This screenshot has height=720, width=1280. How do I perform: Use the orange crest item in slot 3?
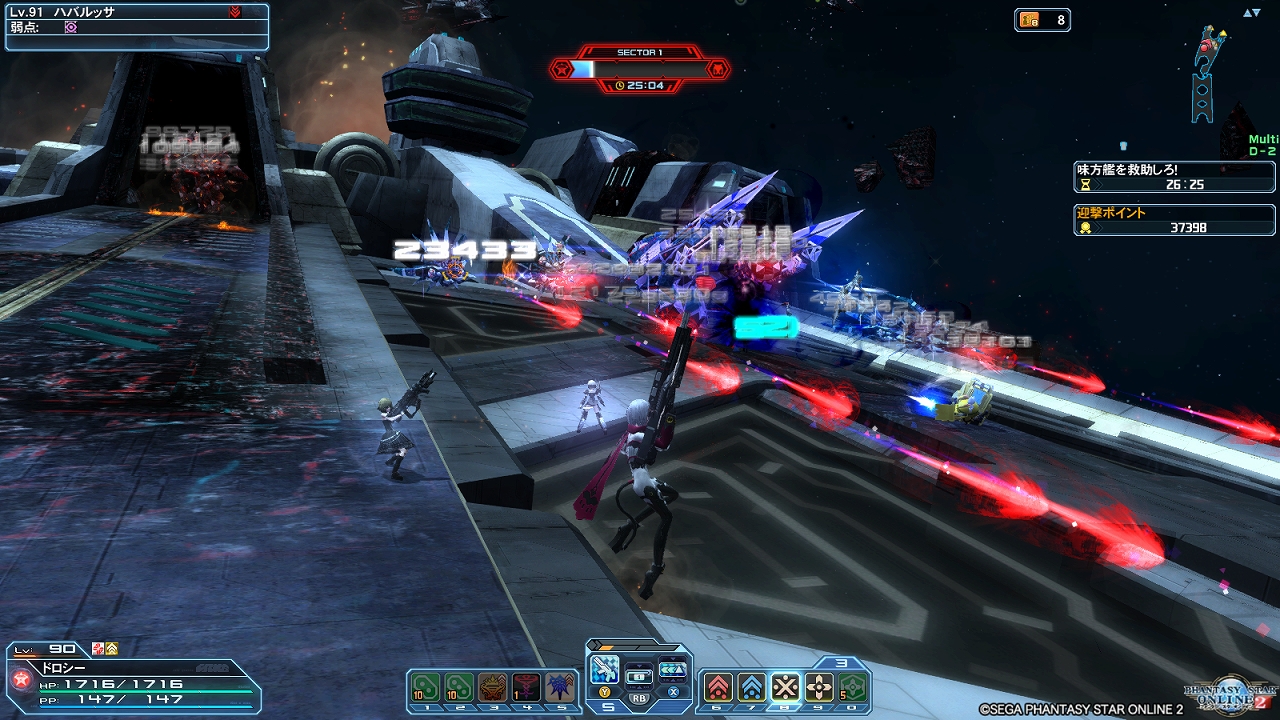pyautogui.click(x=492, y=687)
